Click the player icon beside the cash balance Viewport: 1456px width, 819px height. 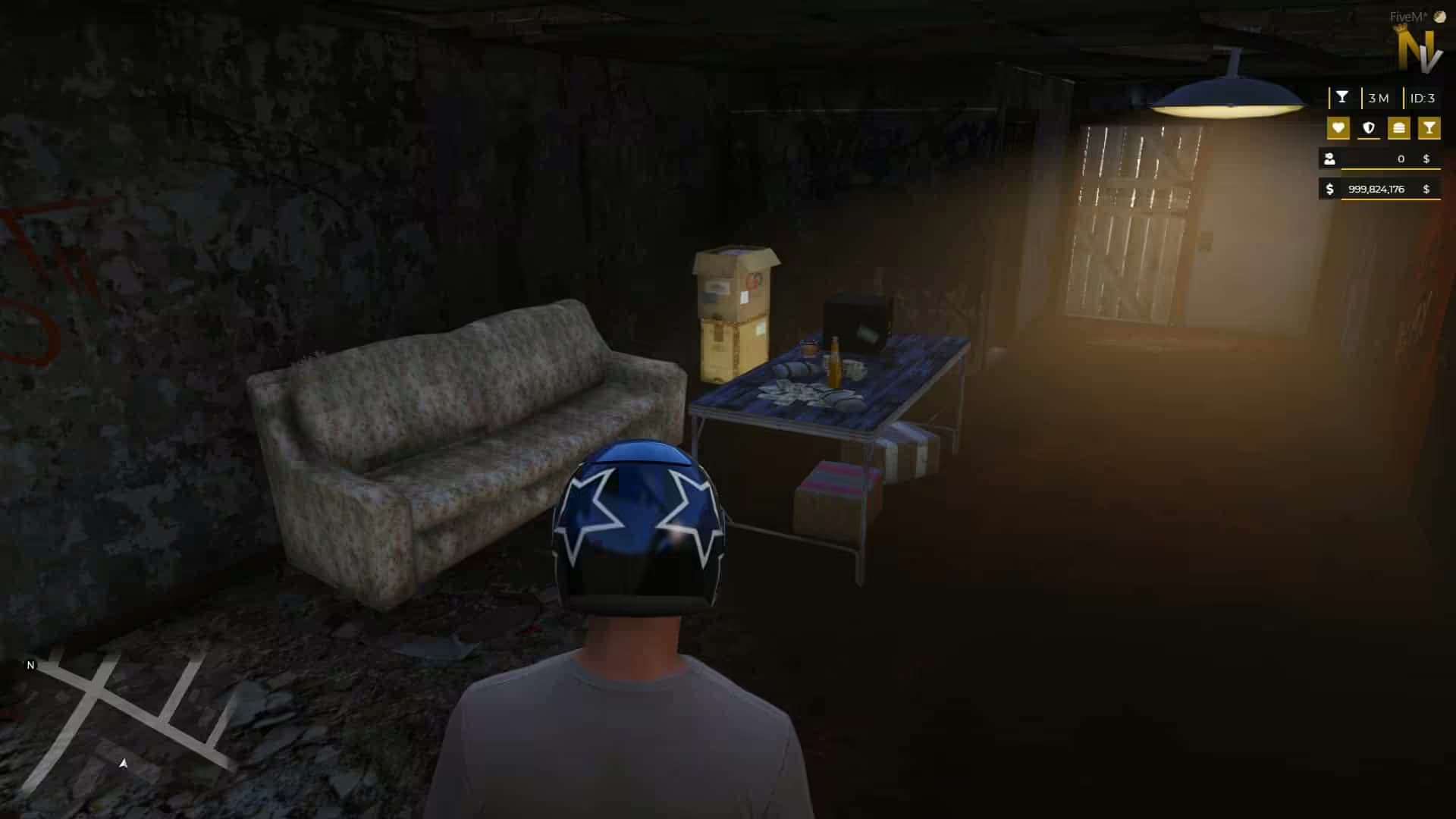tap(1329, 158)
